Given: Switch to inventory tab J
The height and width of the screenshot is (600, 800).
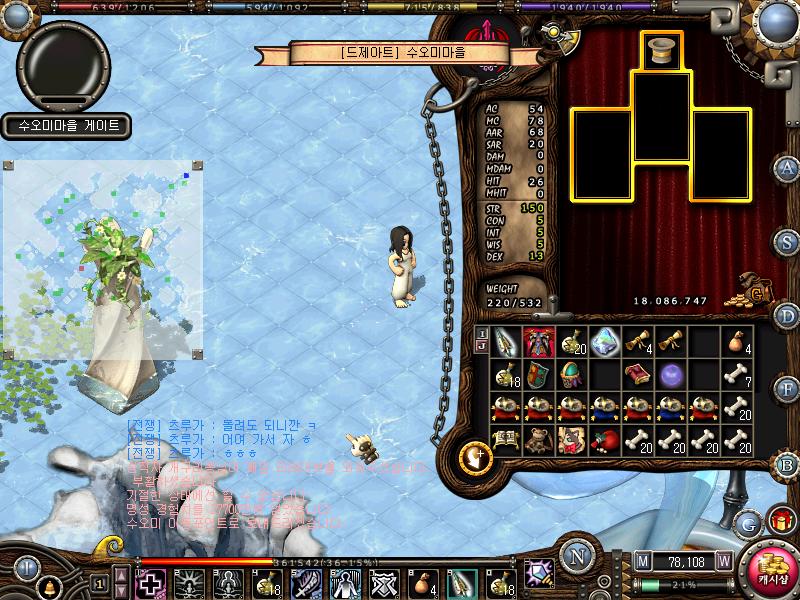Looking at the screenshot, I should [x=482, y=346].
